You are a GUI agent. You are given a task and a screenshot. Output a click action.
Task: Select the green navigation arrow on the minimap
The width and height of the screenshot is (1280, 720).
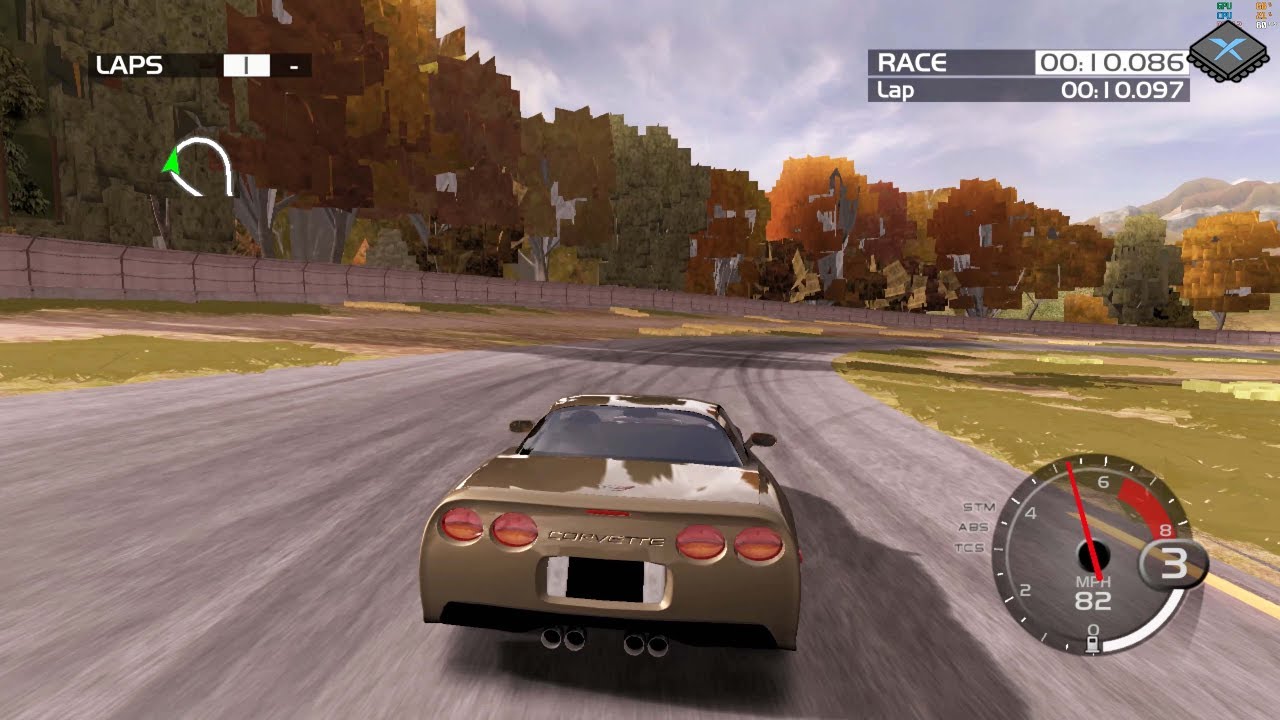point(174,160)
